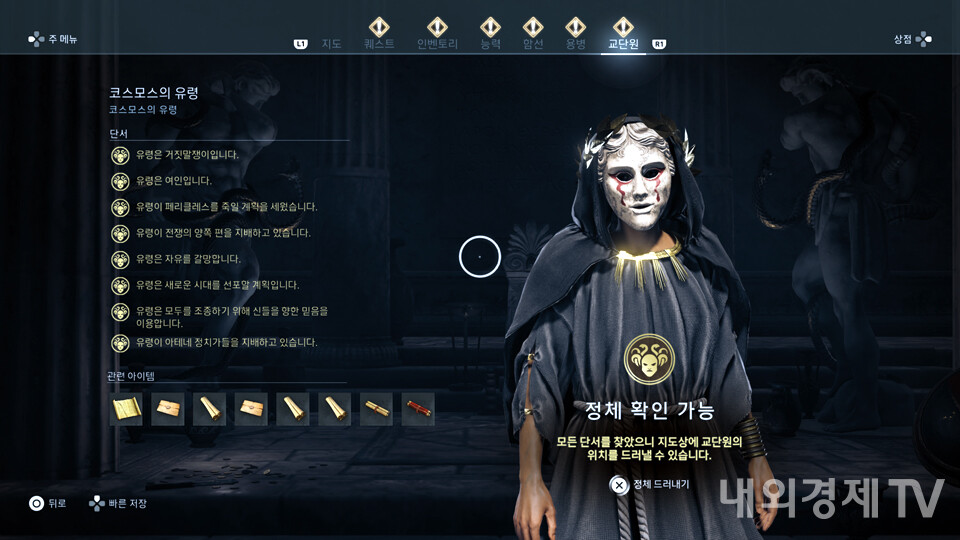Select the 능력 (Abilities) tab
Screen dimensions: 960x540
(490, 44)
